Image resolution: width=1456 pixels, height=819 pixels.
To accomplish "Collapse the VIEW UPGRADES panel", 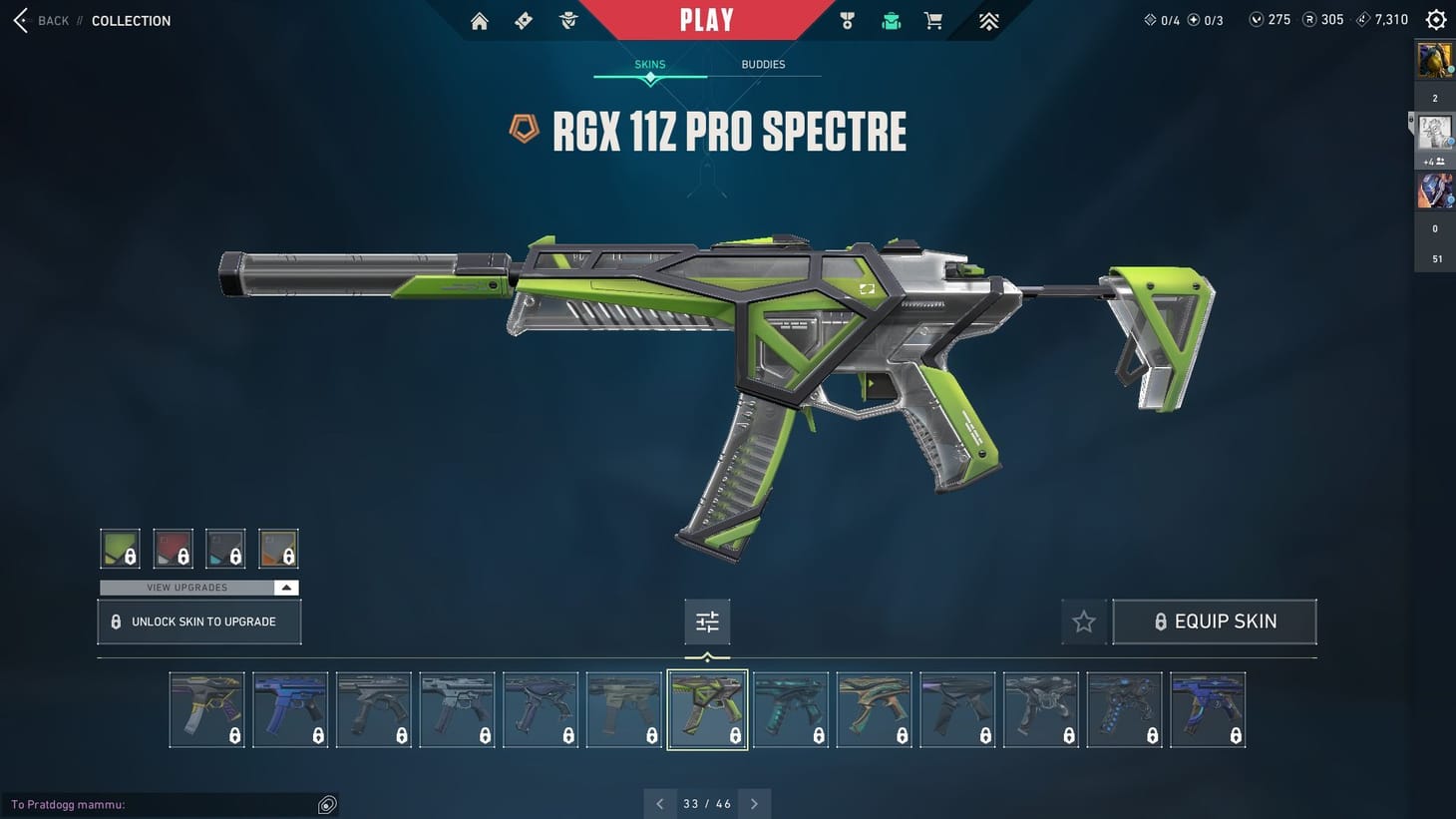I will (286, 588).
